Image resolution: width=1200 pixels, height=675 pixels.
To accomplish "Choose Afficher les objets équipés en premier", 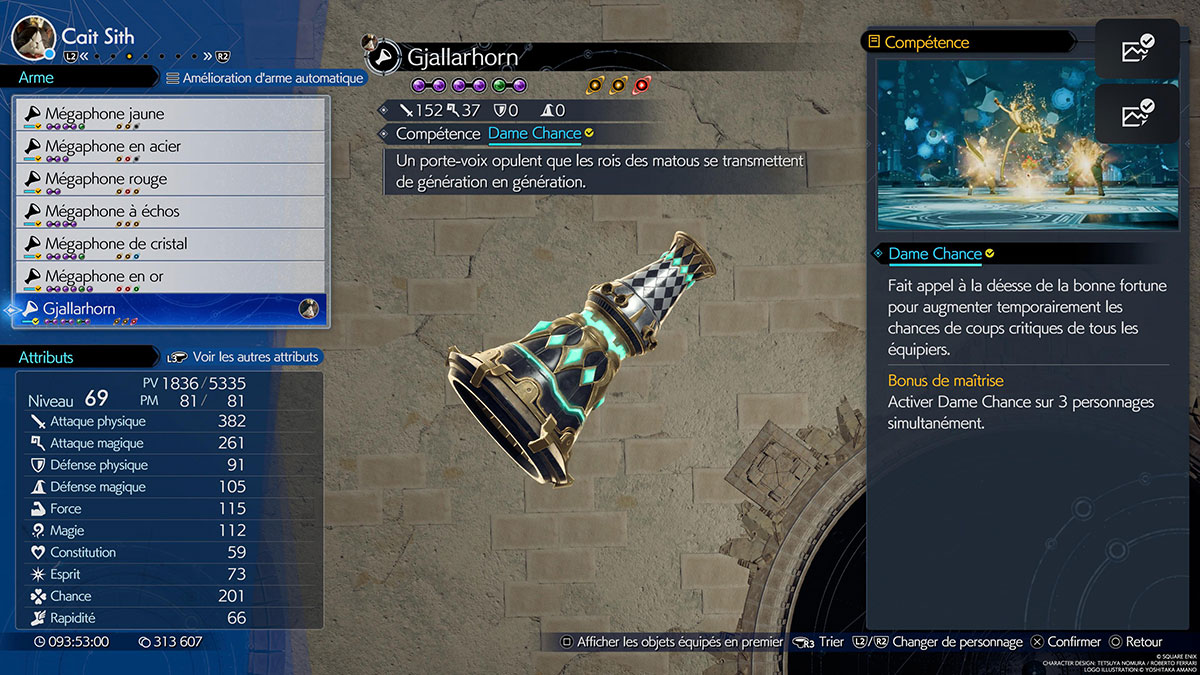I will point(671,642).
